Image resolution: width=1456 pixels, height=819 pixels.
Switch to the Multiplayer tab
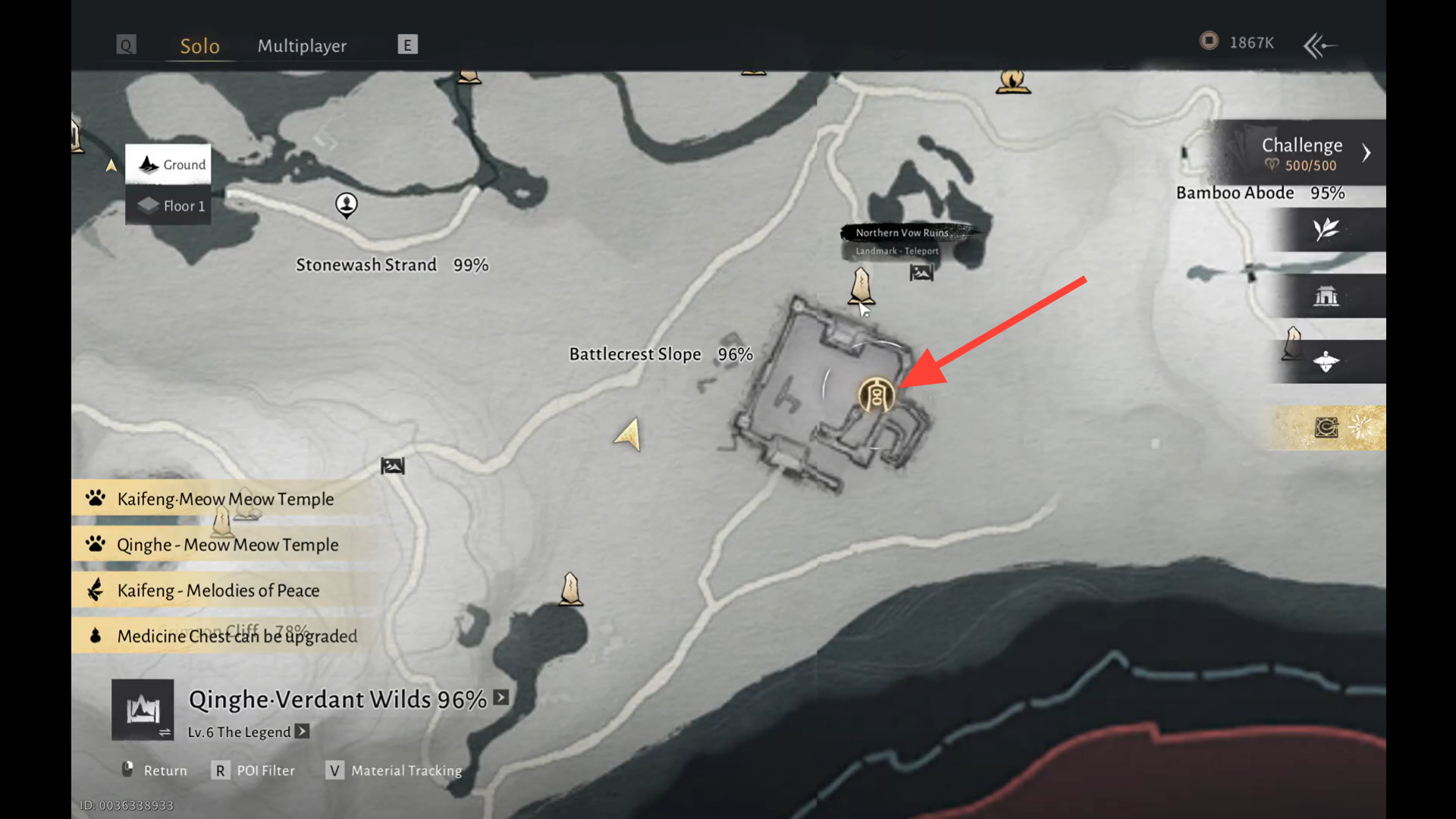coord(302,45)
